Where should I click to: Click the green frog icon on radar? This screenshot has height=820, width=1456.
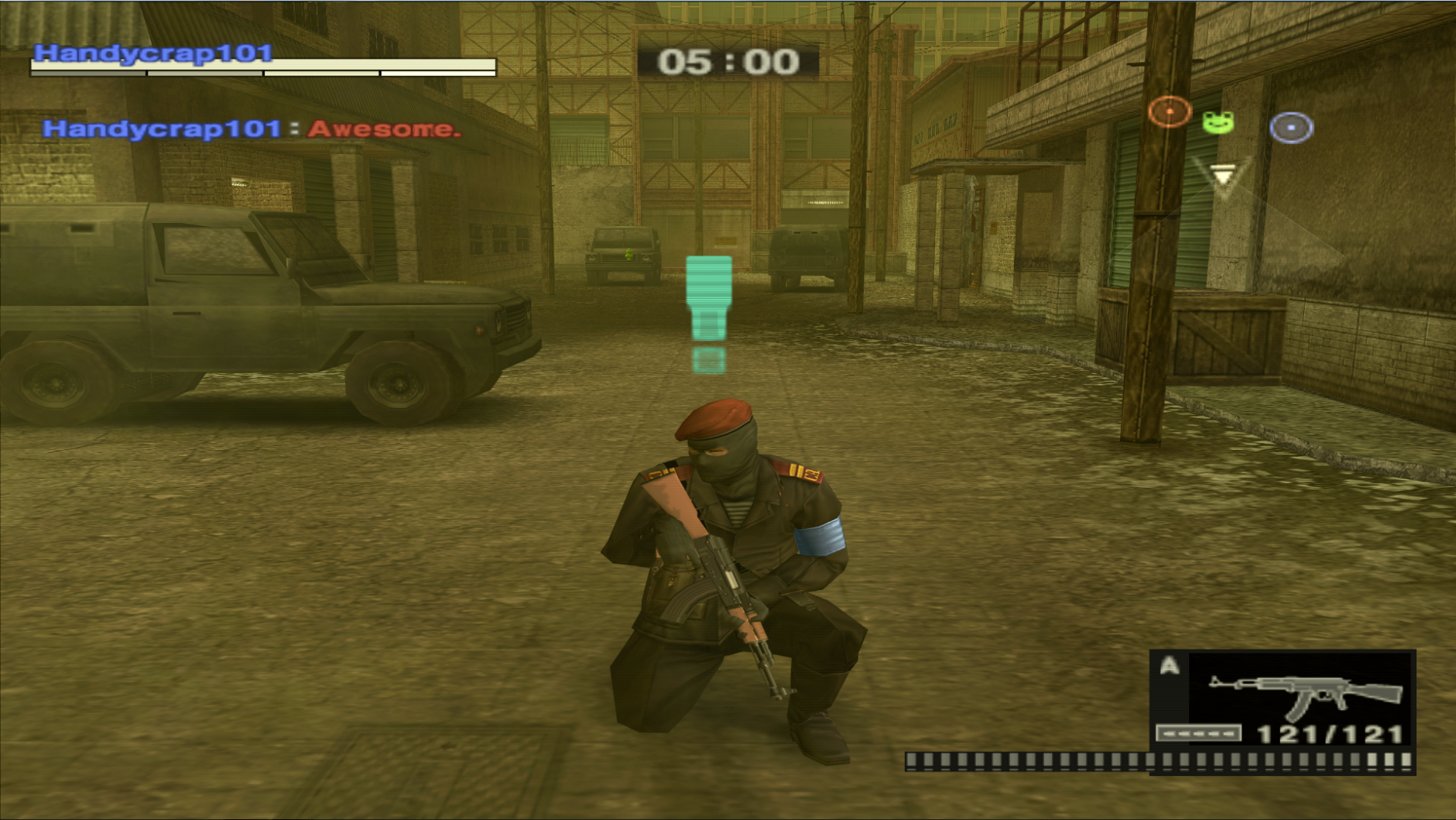pyautogui.click(x=1218, y=122)
